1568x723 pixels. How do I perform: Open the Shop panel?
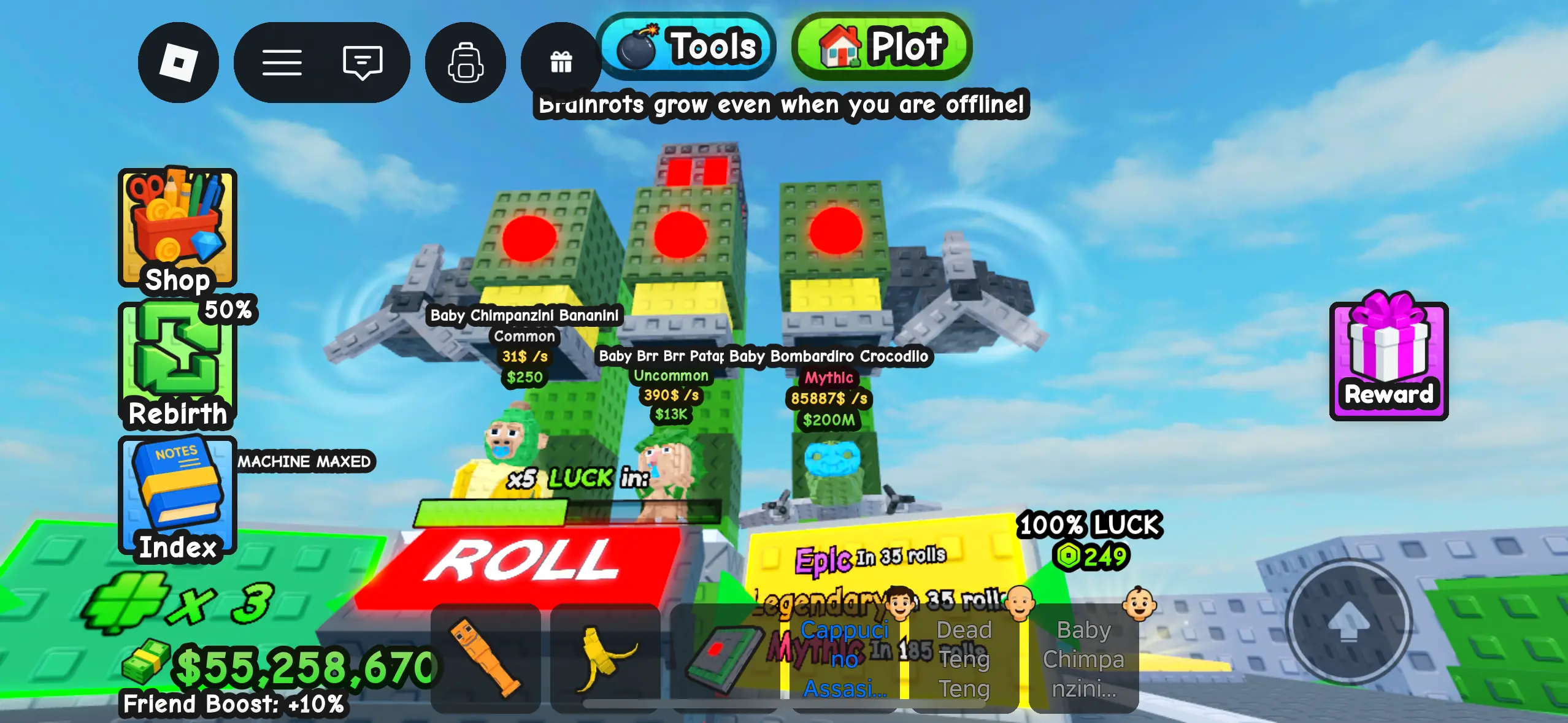click(x=177, y=230)
